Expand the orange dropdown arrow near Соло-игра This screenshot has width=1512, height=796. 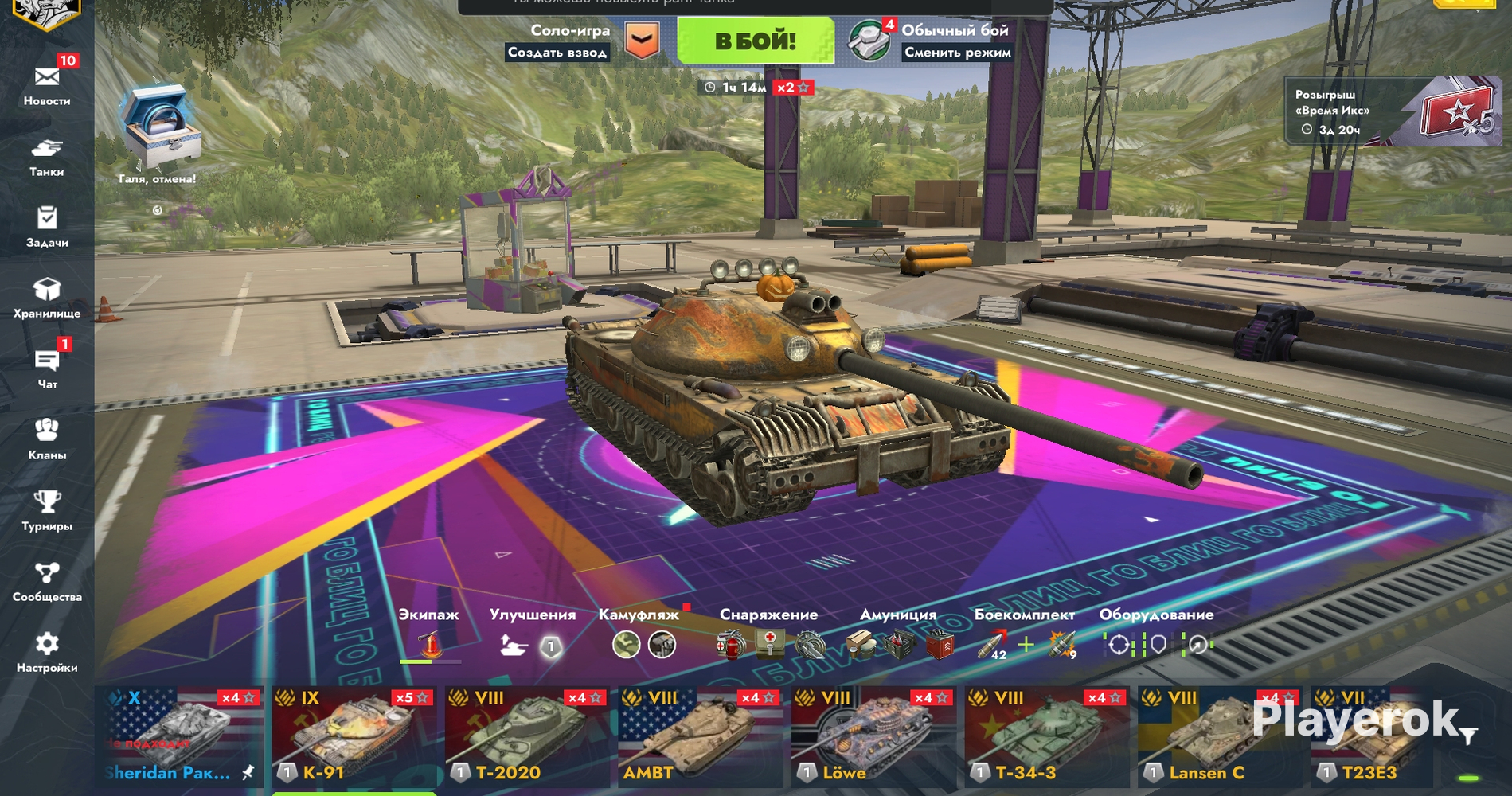click(x=642, y=40)
